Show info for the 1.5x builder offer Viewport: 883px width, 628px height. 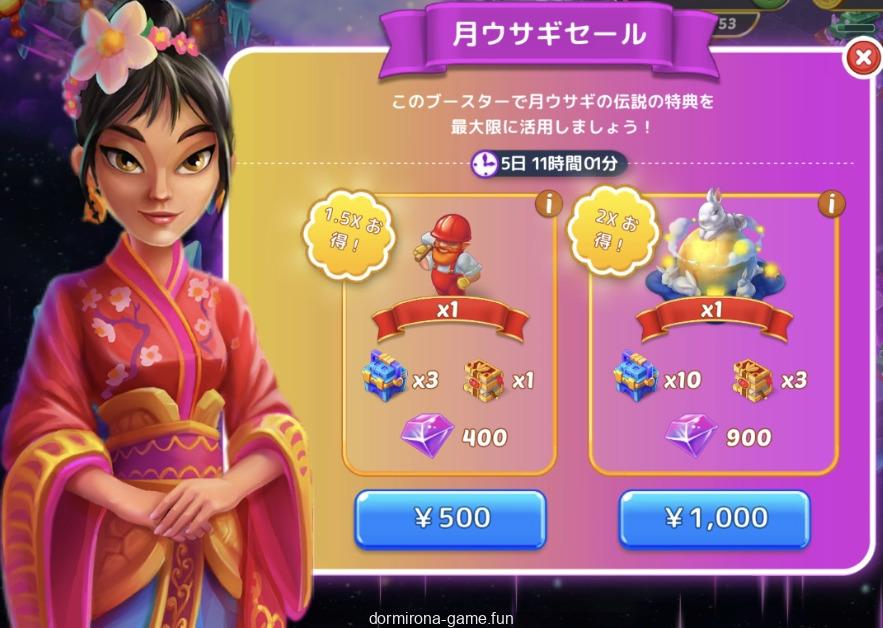(546, 204)
